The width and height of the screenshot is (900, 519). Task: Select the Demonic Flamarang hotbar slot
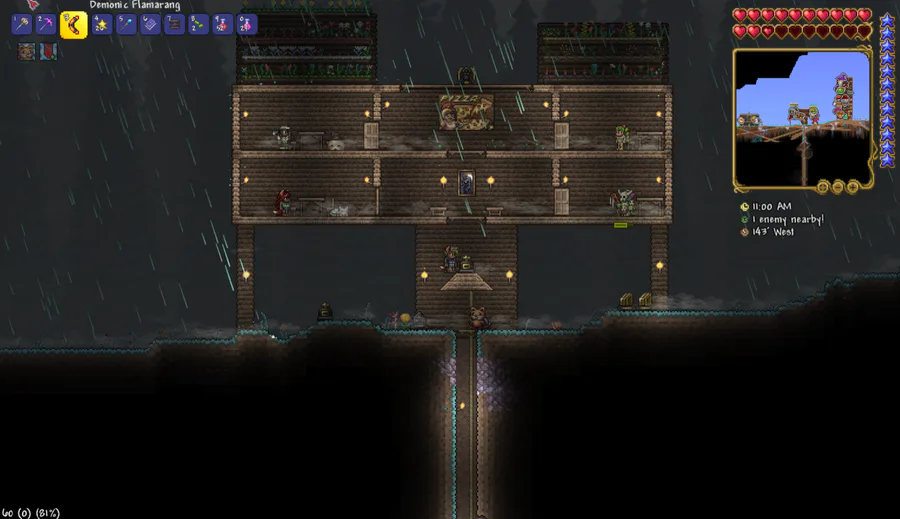point(73,25)
